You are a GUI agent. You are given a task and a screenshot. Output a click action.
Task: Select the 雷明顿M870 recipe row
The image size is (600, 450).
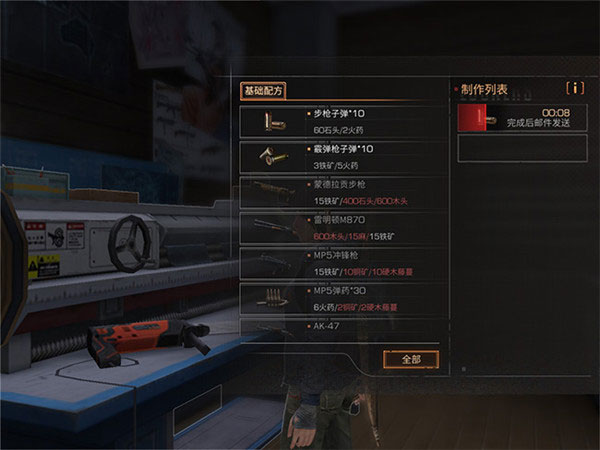point(340,228)
